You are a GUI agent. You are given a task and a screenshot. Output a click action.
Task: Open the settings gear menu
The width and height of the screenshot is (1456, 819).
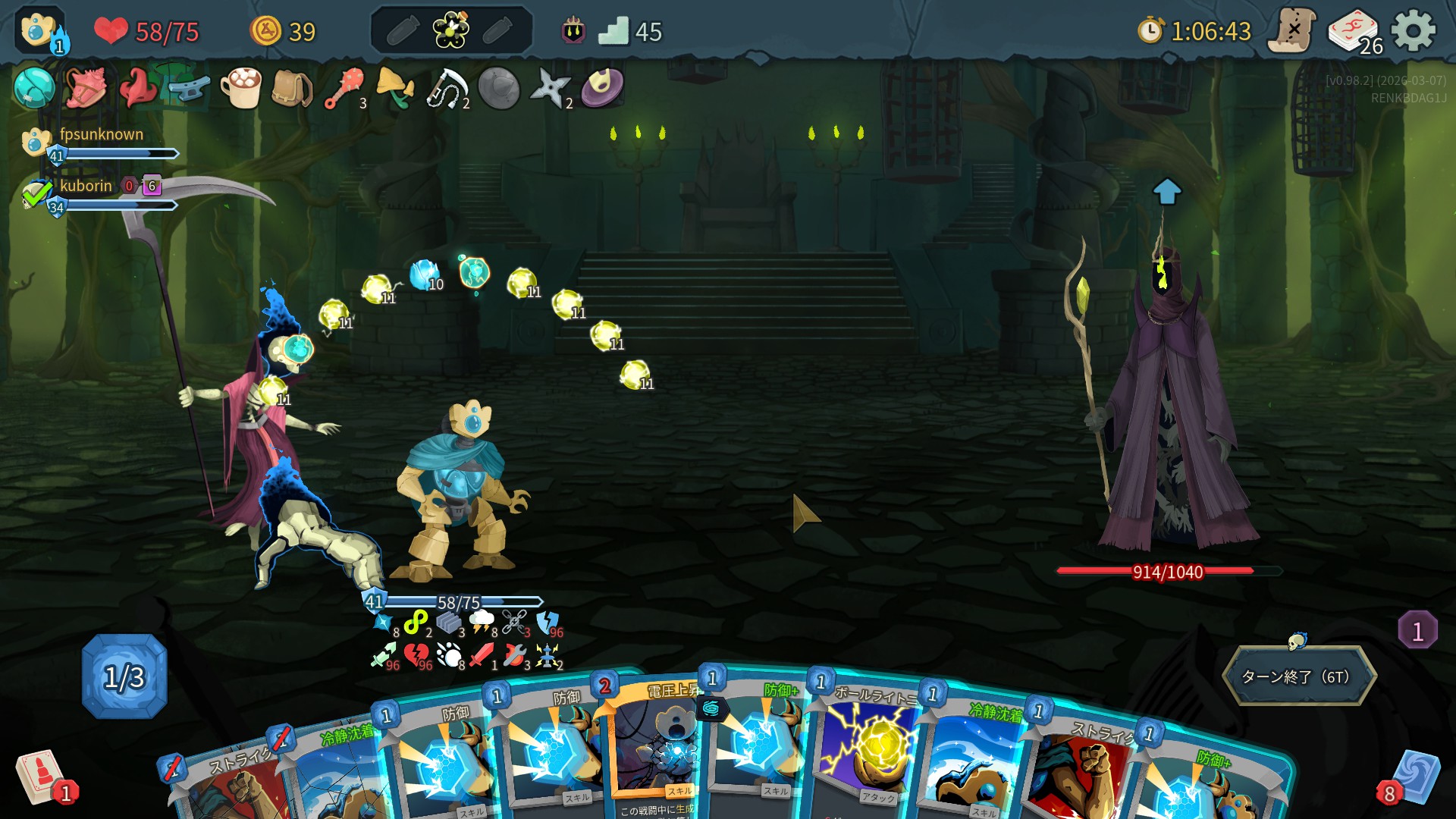point(1414,31)
